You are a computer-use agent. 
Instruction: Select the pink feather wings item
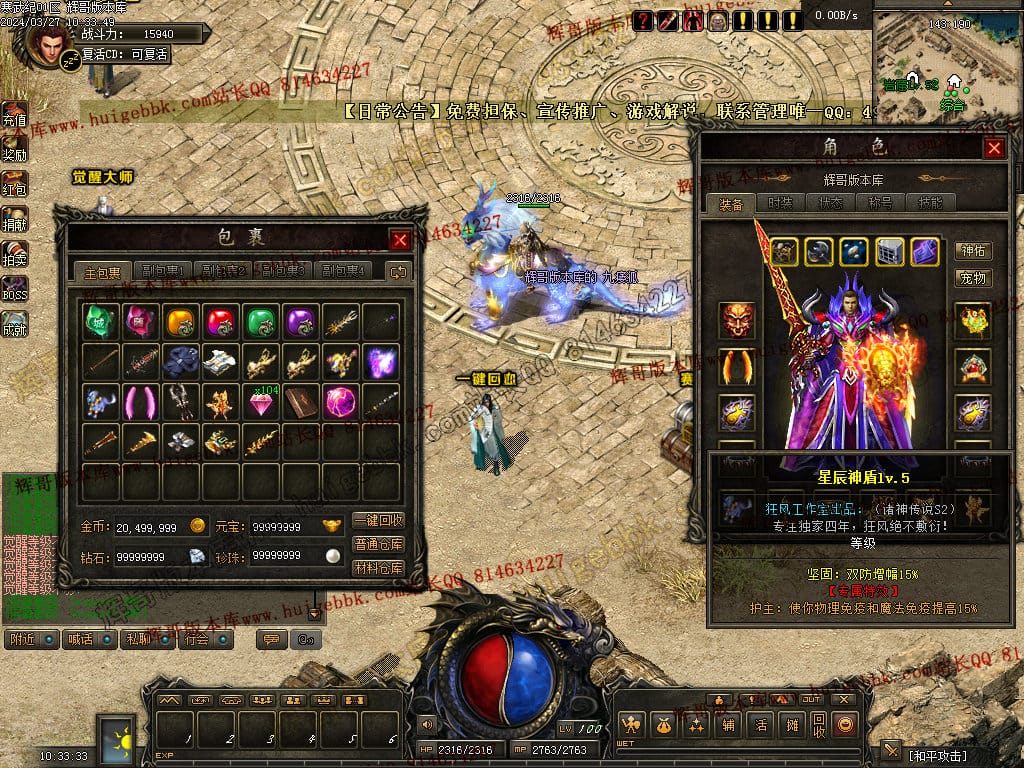click(x=140, y=402)
